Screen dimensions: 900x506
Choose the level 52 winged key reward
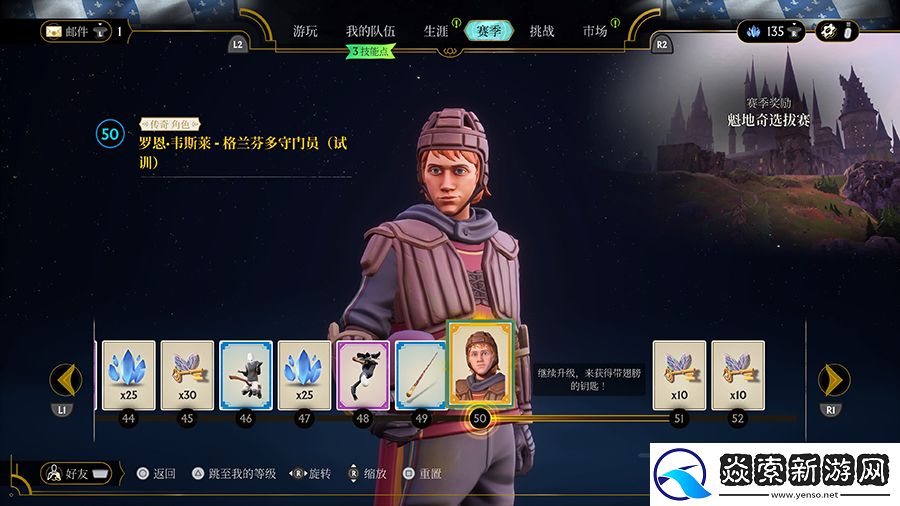click(x=738, y=375)
